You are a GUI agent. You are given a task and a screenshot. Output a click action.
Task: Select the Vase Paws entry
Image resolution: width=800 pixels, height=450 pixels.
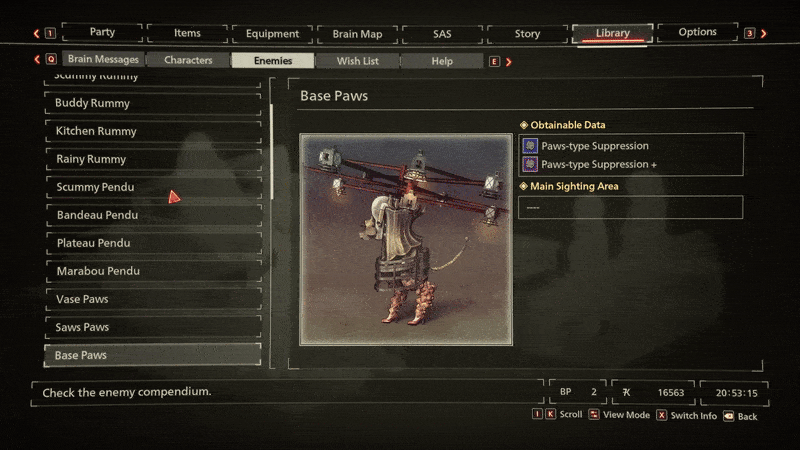click(x=152, y=299)
